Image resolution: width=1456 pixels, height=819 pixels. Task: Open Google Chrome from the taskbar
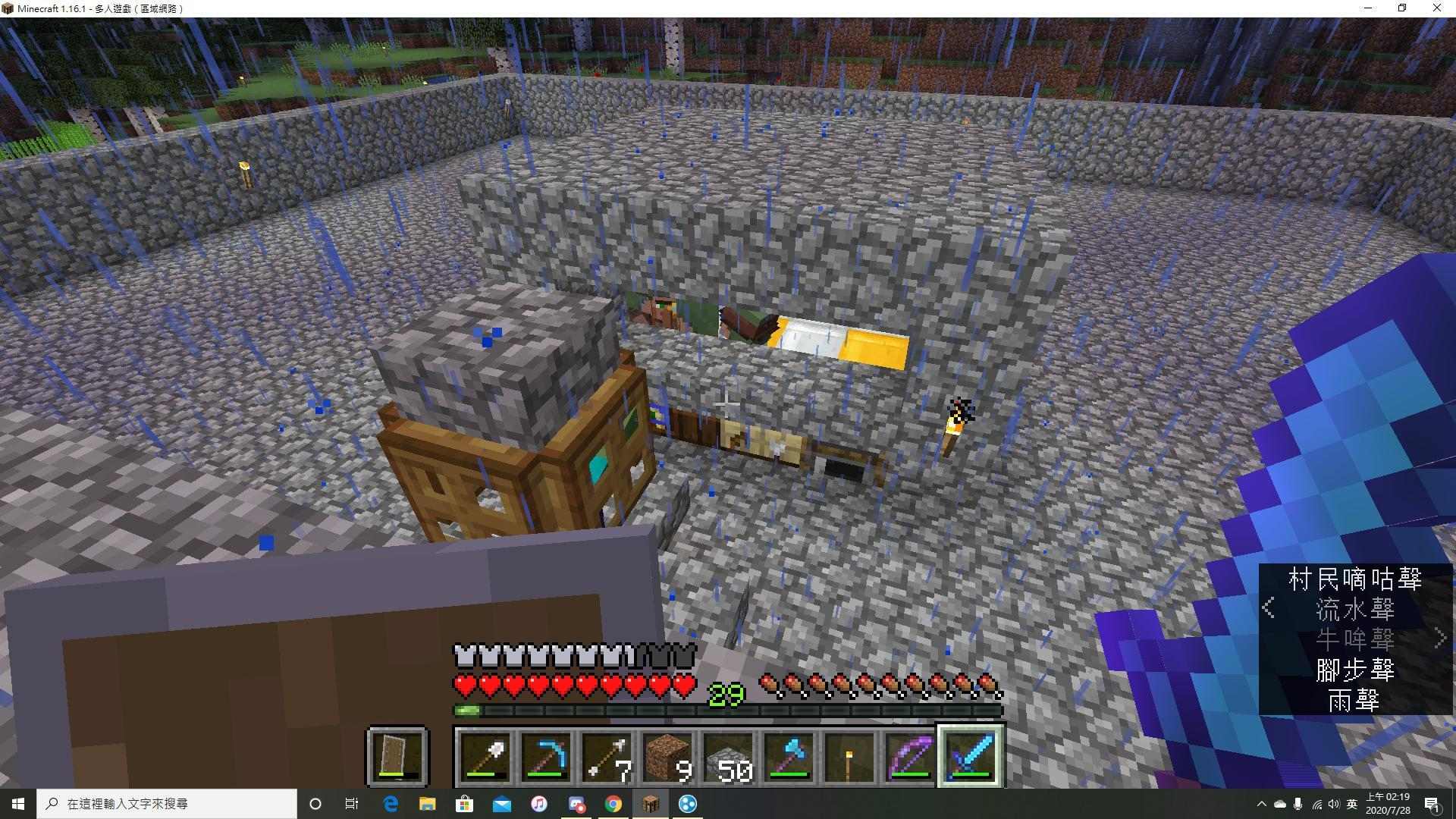(613, 804)
